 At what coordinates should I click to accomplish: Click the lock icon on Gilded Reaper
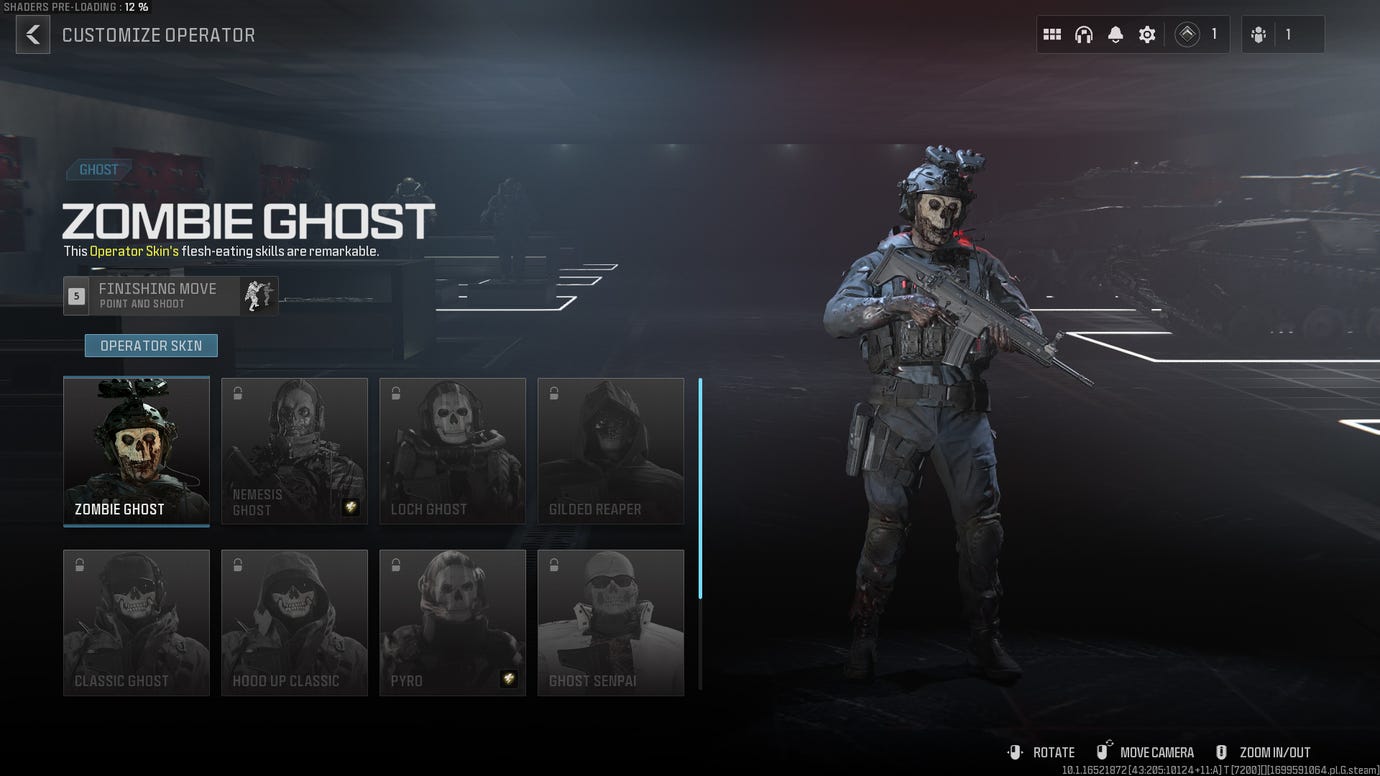tap(553, 393)
